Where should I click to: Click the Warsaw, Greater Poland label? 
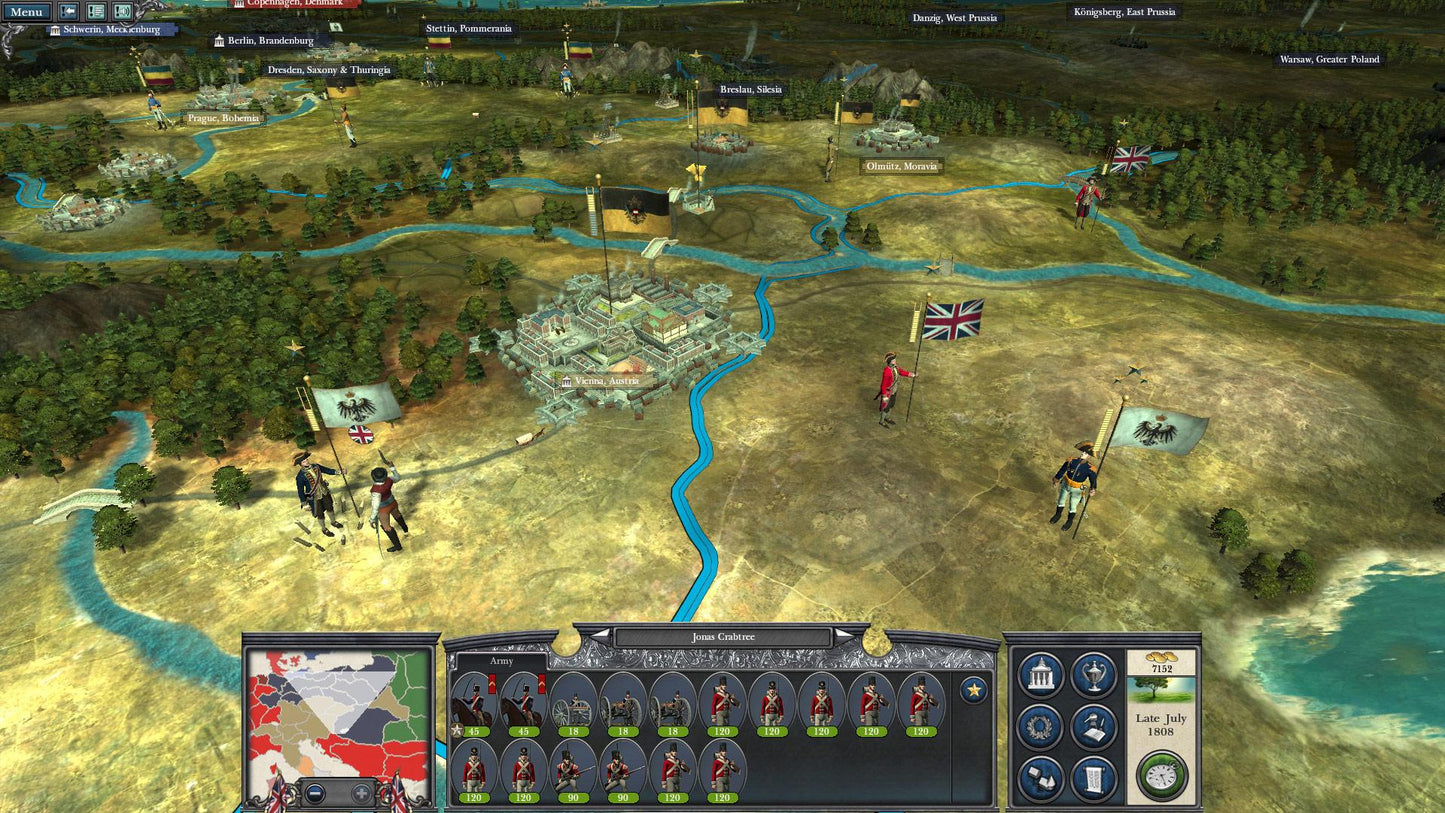coord(1328,60)
